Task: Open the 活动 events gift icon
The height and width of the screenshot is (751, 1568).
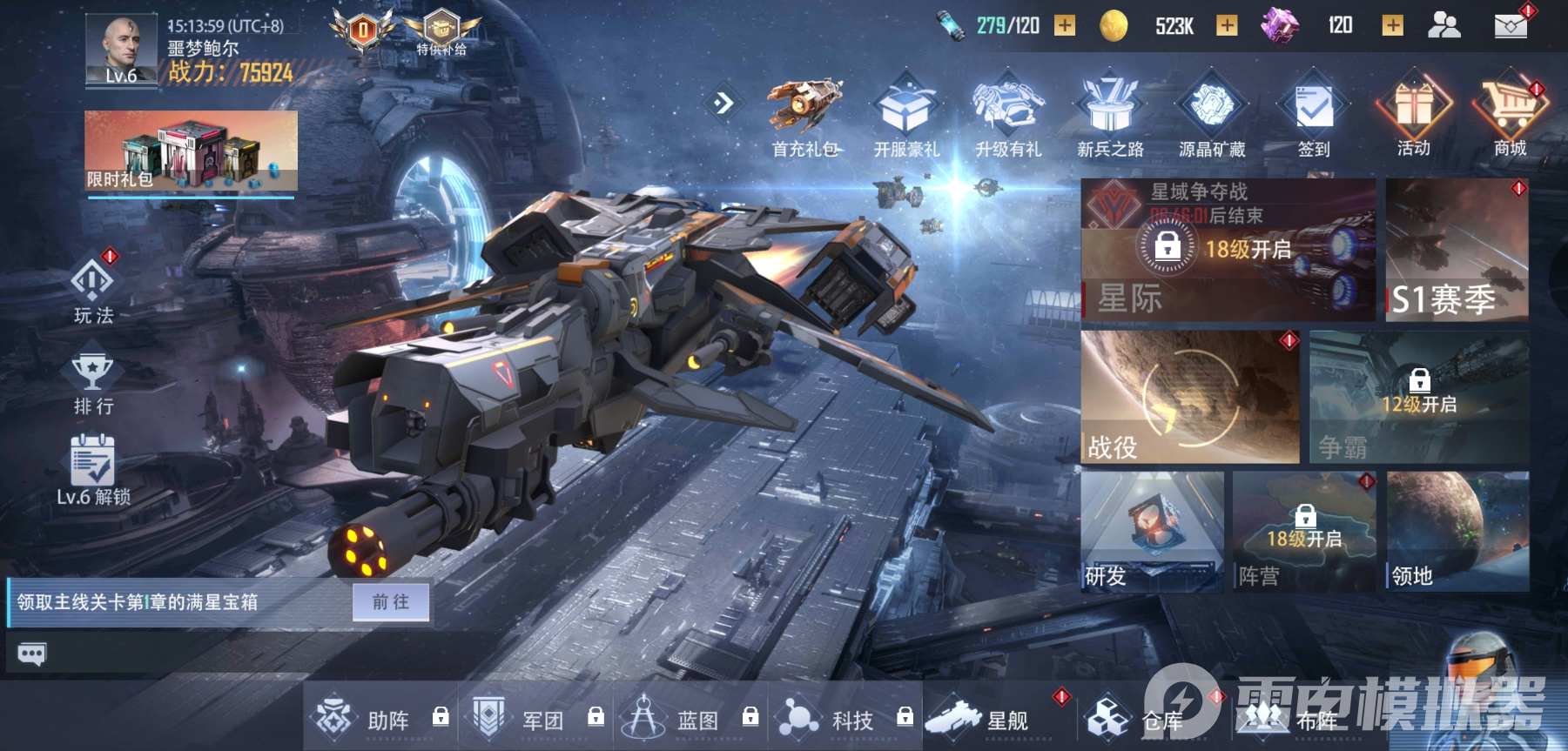Action: point(1414,119)
